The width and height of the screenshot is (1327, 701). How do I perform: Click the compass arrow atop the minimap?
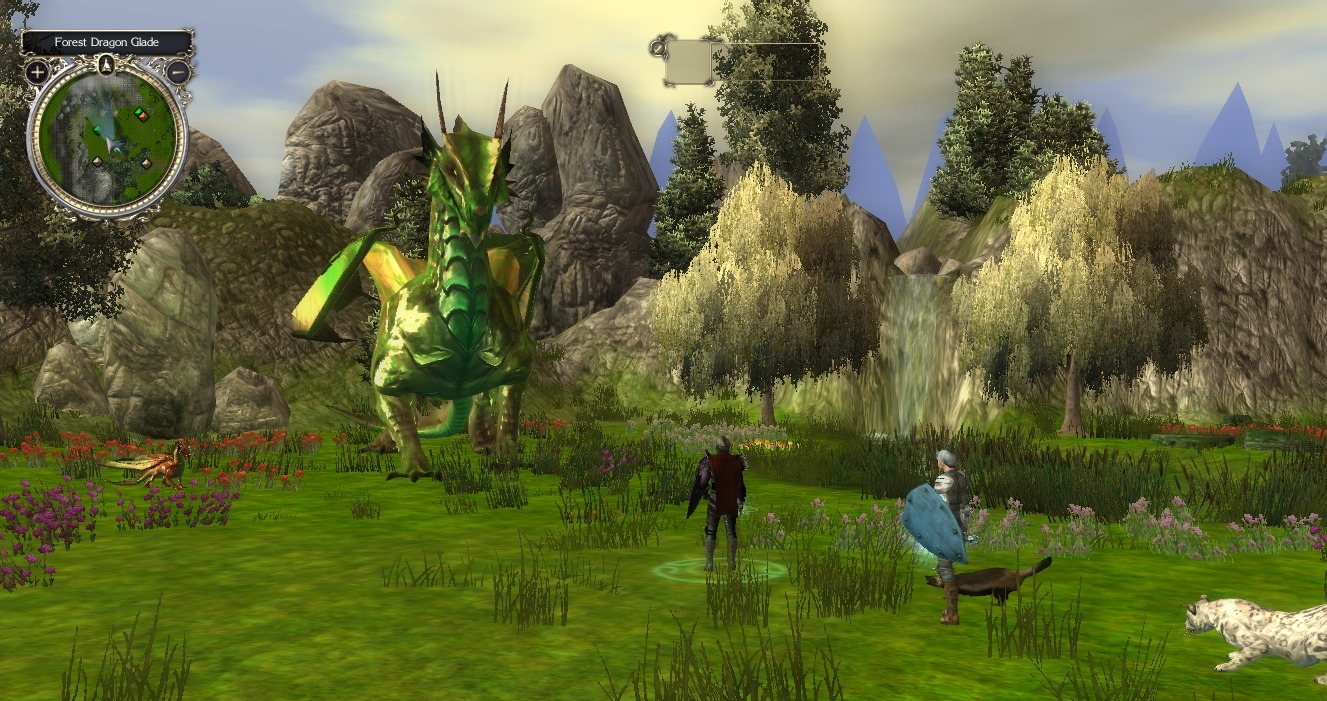[x=107, y=66]
